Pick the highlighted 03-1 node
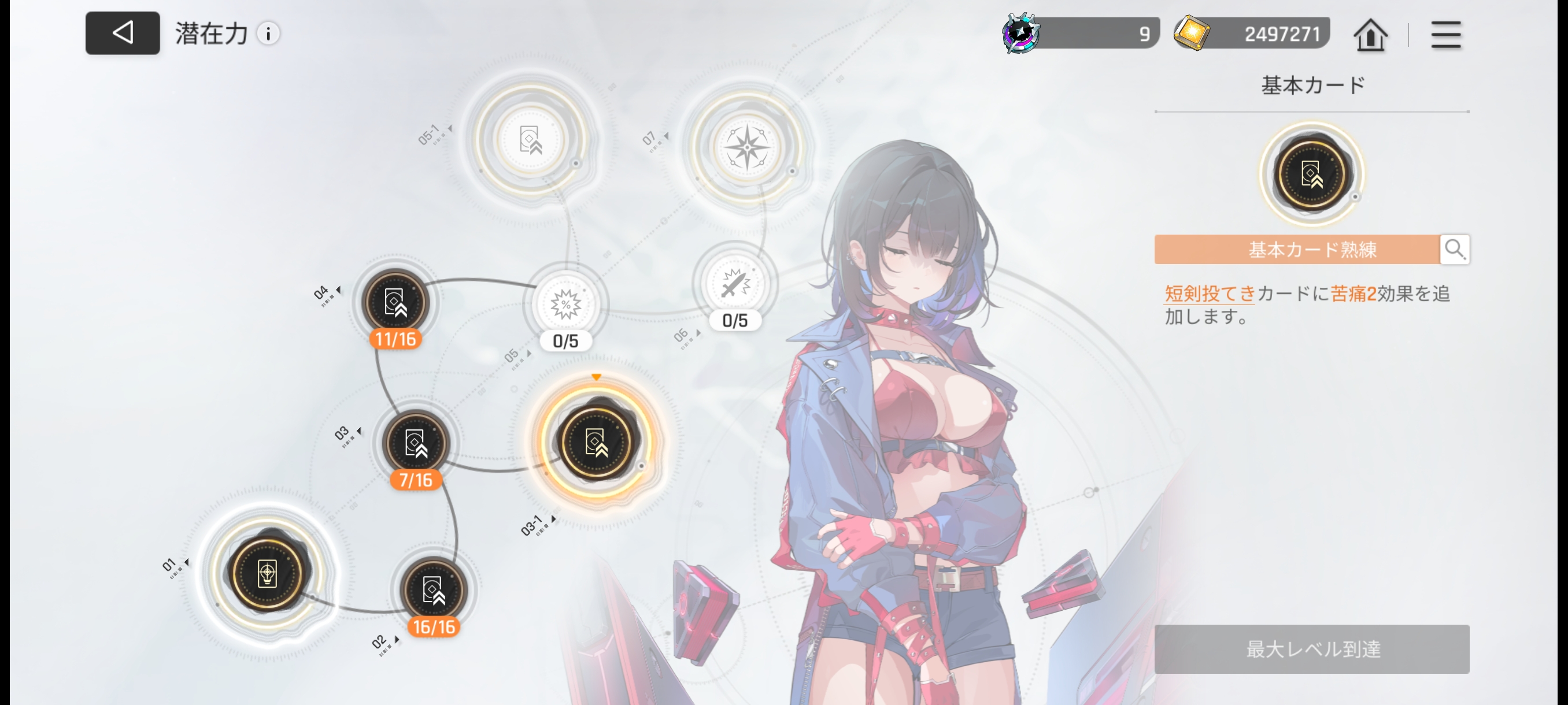Image resolution: width=1568 pixels, height=705 pixels. tap(596, 441)
